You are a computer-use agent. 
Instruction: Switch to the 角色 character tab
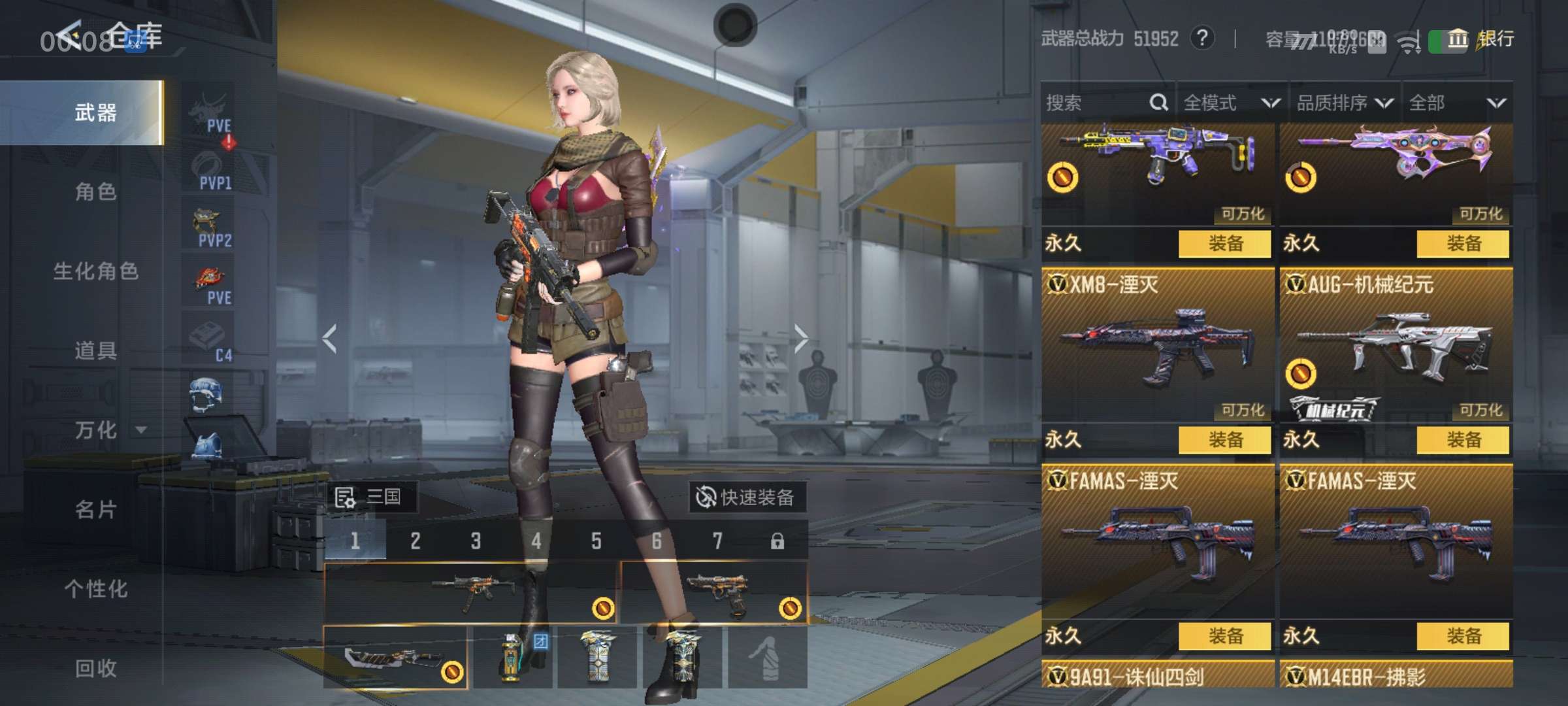[x=95, y=192]
